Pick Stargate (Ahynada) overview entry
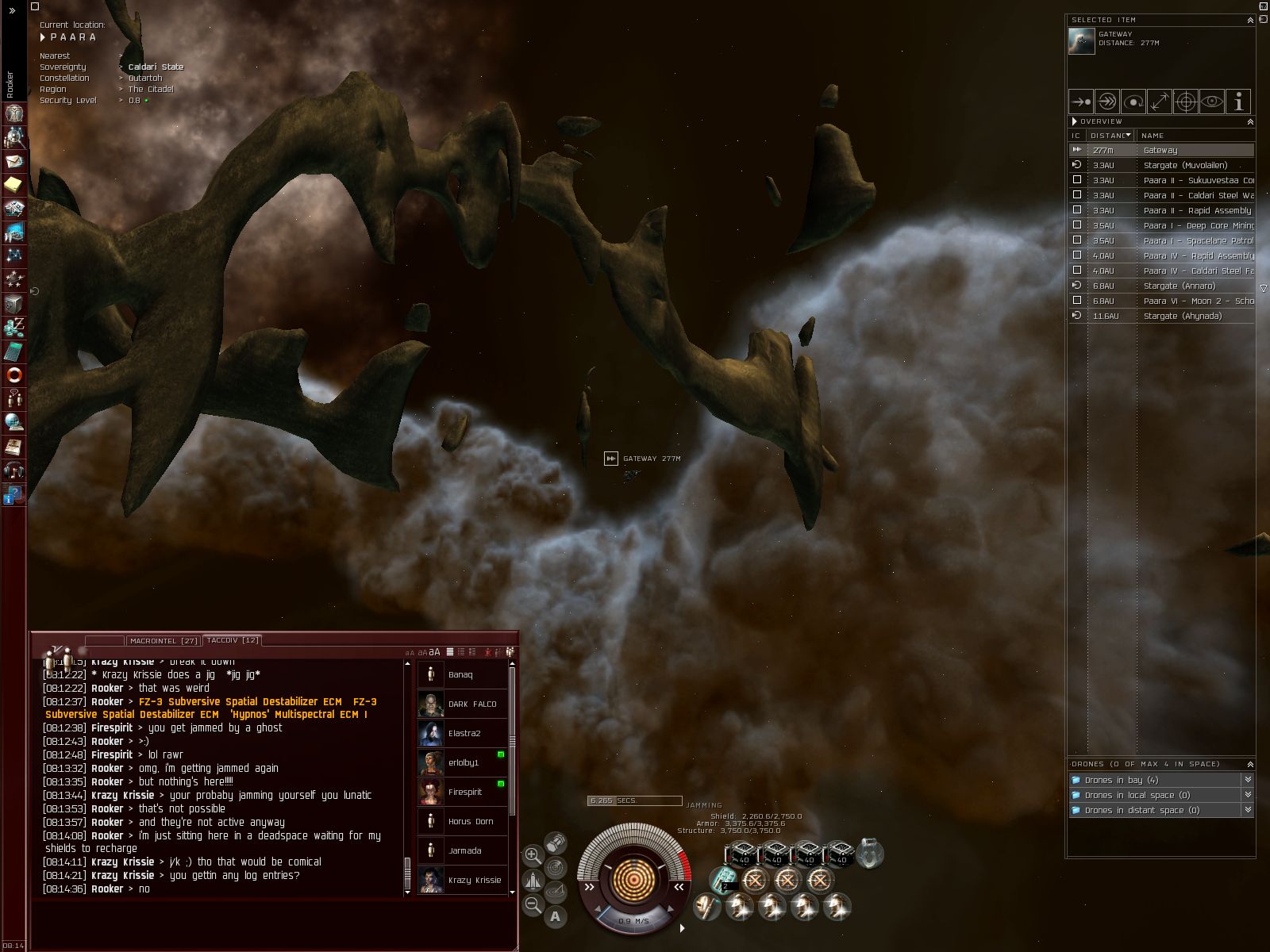Image resolution: width=1270 pixels, height=952 pixels. pyautogui.click(x=1182, y=316)
